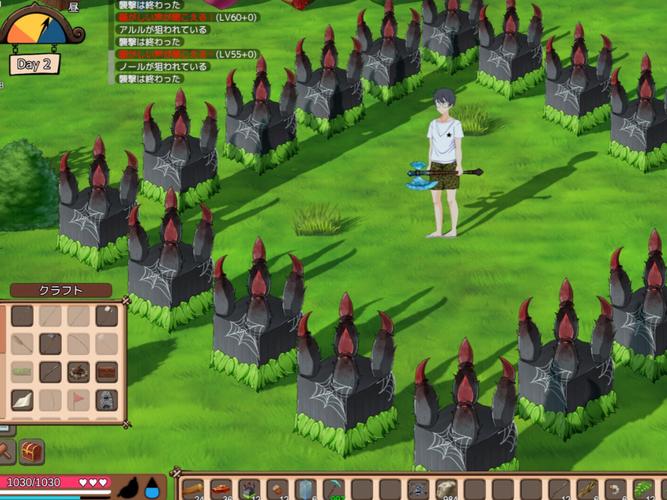Open the treasure chest storage button
This screenshot has height=500, width=667.
[32, 452]
